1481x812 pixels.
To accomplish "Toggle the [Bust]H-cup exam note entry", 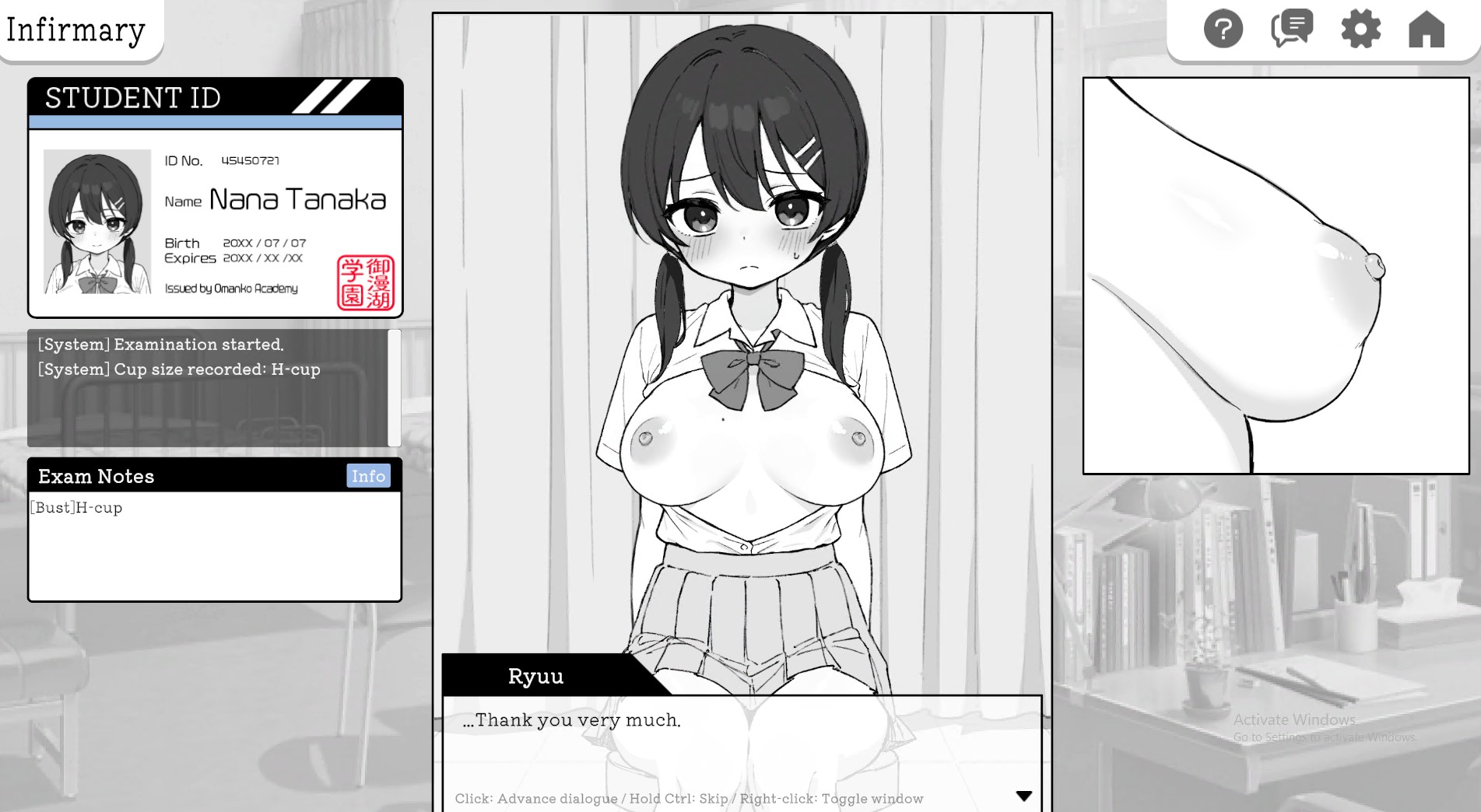I will [75, 508].
